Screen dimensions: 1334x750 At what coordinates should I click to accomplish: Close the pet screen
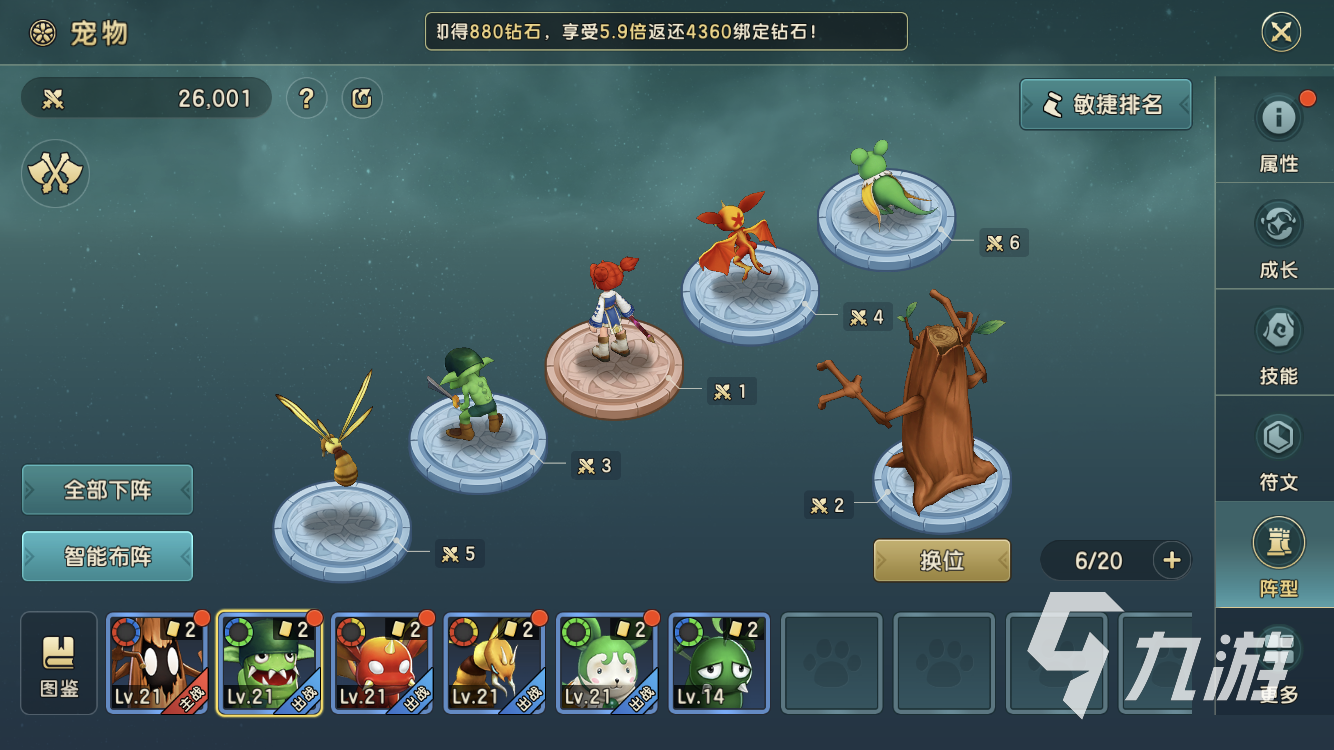[1281, 33]
